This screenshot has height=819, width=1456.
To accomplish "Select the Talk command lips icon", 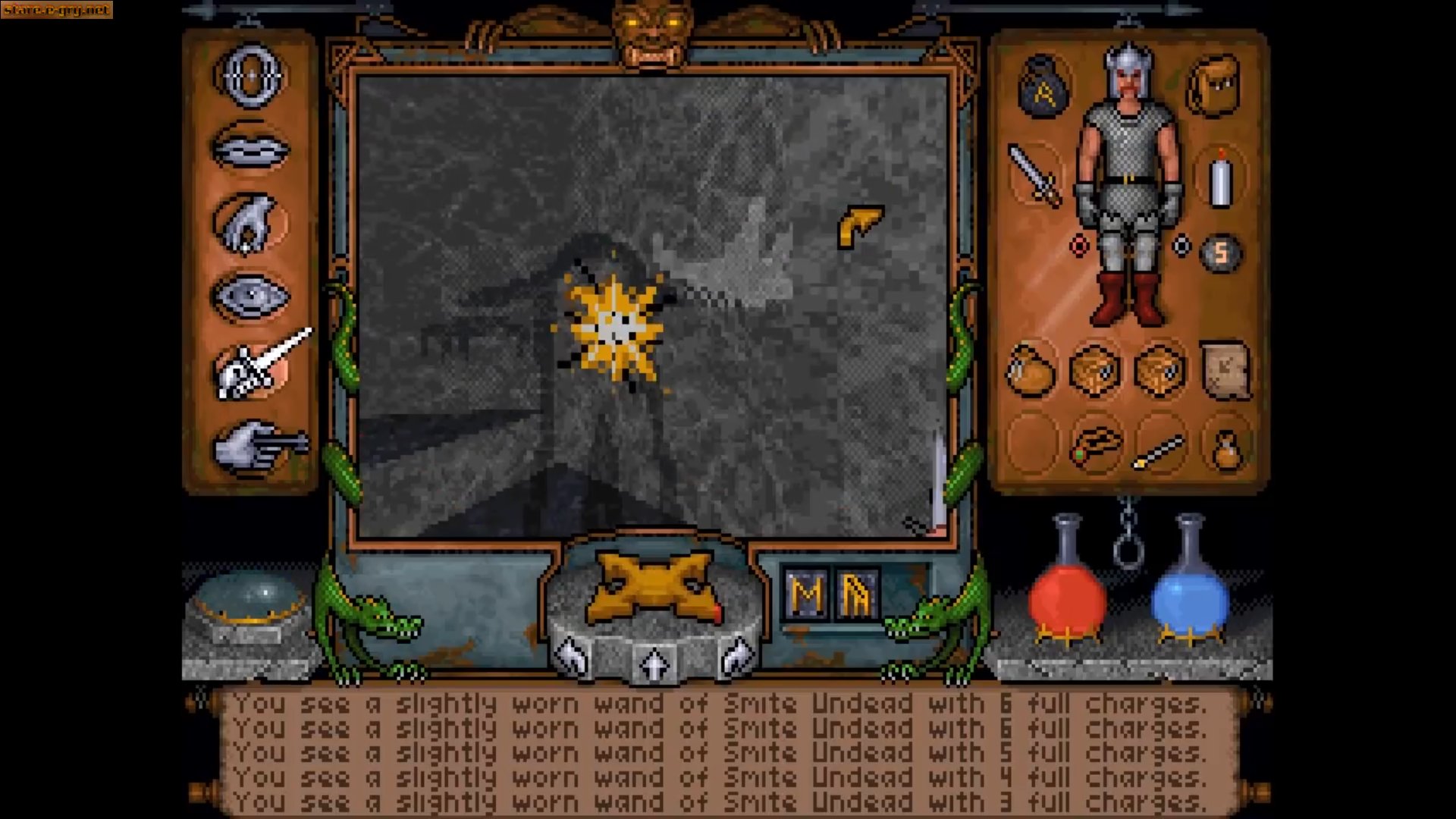I will [x=250, y=148].
